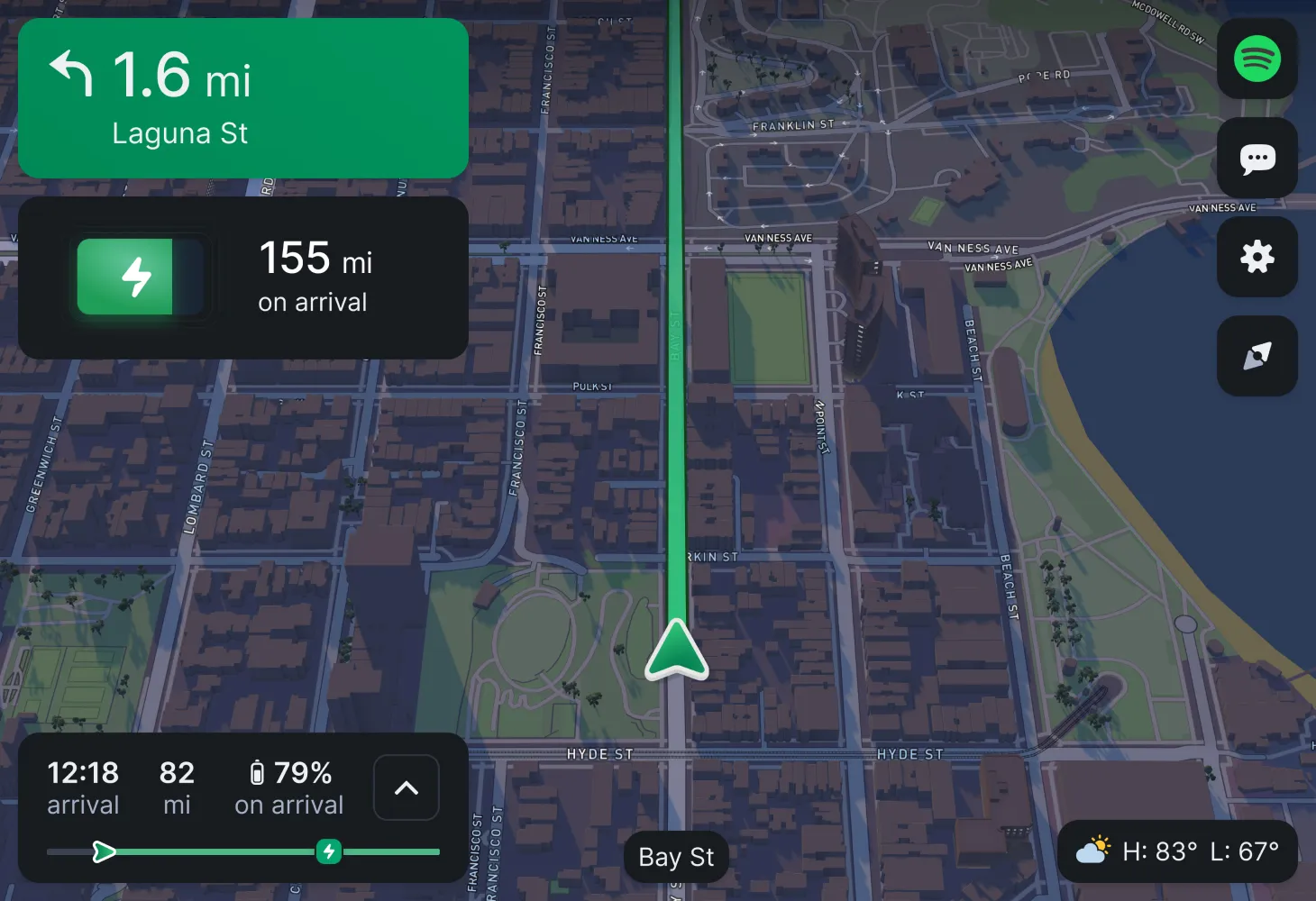Tap the compass to reorient the map
The width and height of the screenshot is (1316, 901).
pyautogui.click(x=1257, y=356)
